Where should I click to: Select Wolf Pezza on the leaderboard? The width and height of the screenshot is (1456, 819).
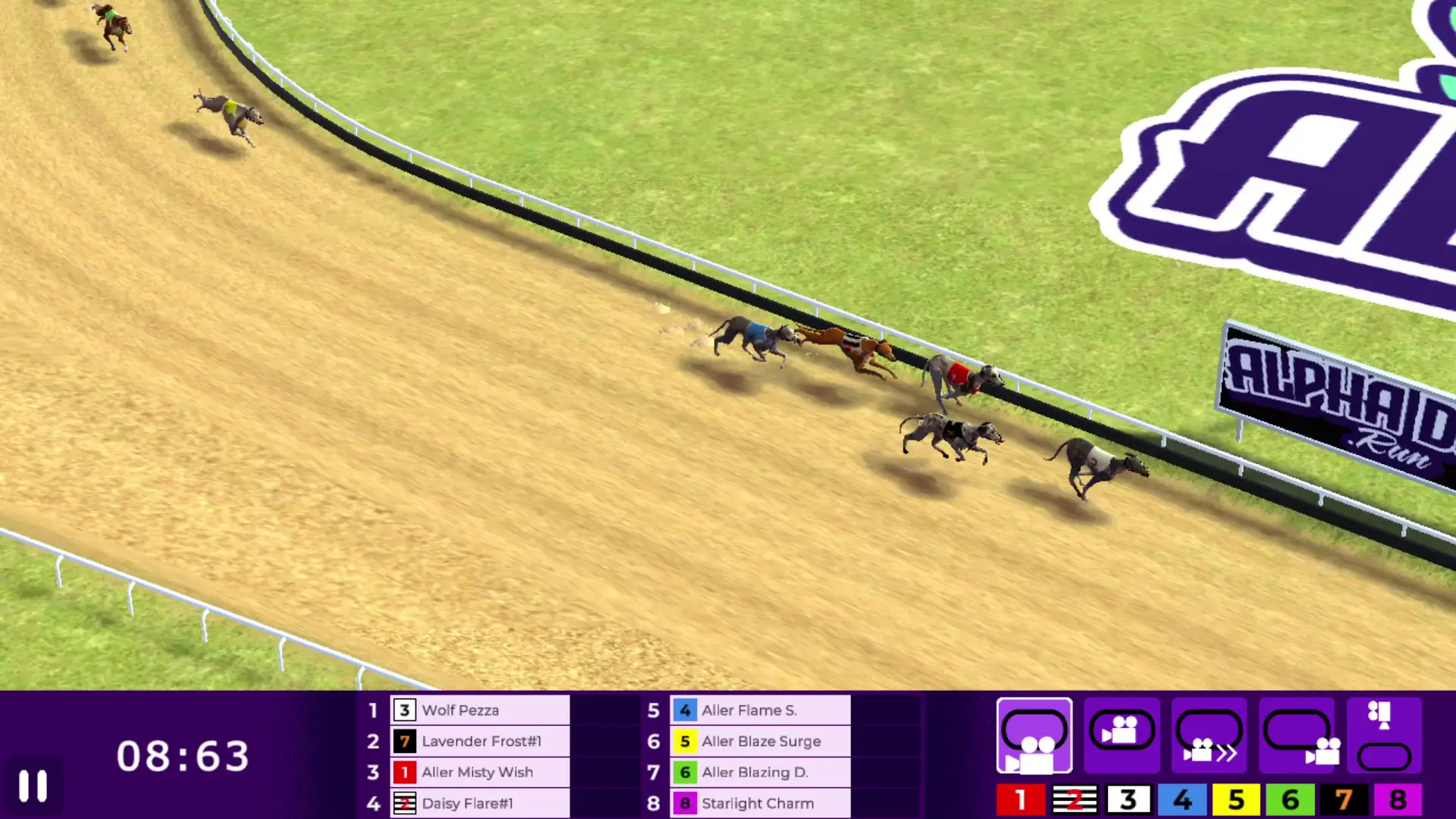click(x=478, y=711)
